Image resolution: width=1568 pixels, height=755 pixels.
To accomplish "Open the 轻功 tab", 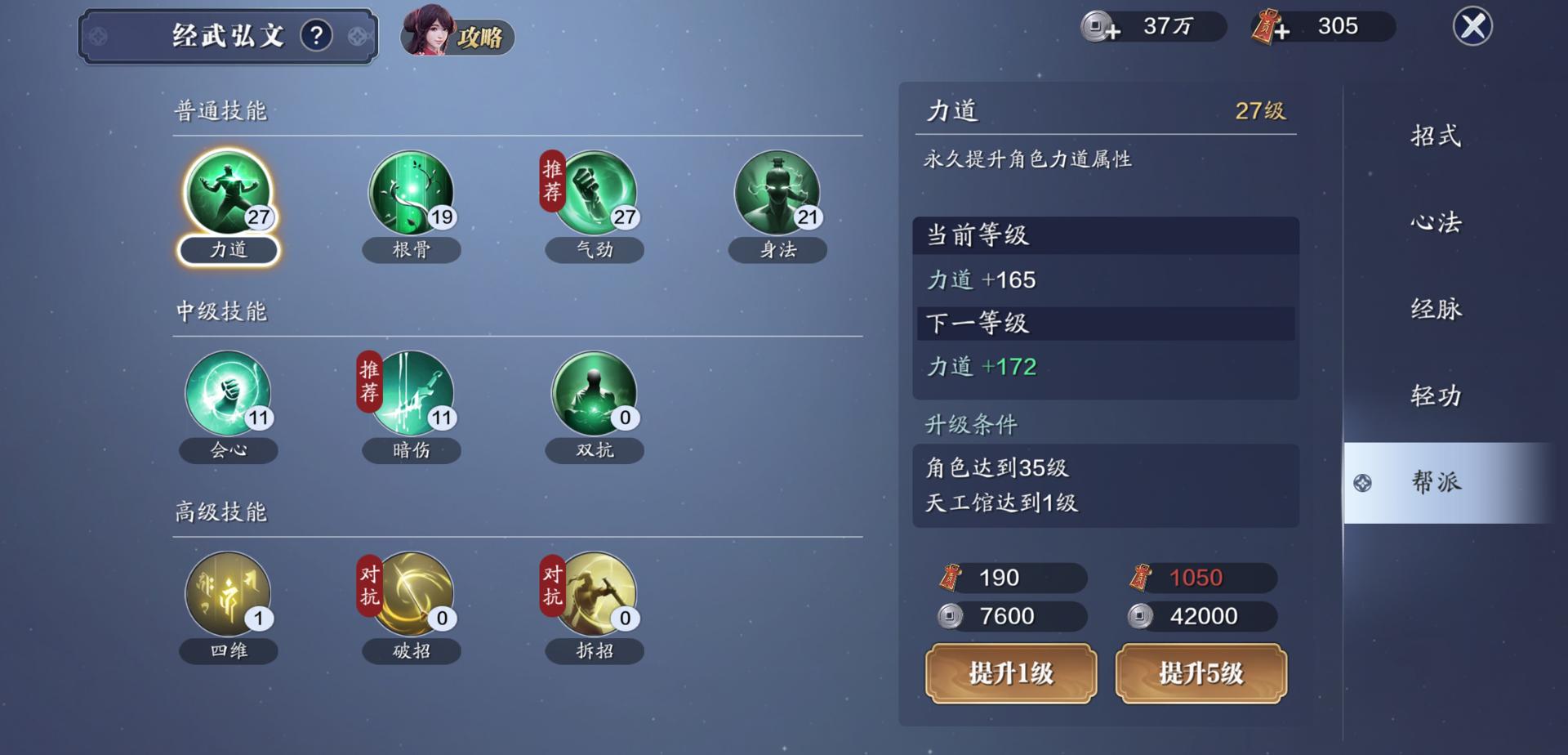I will (1436, 395).
